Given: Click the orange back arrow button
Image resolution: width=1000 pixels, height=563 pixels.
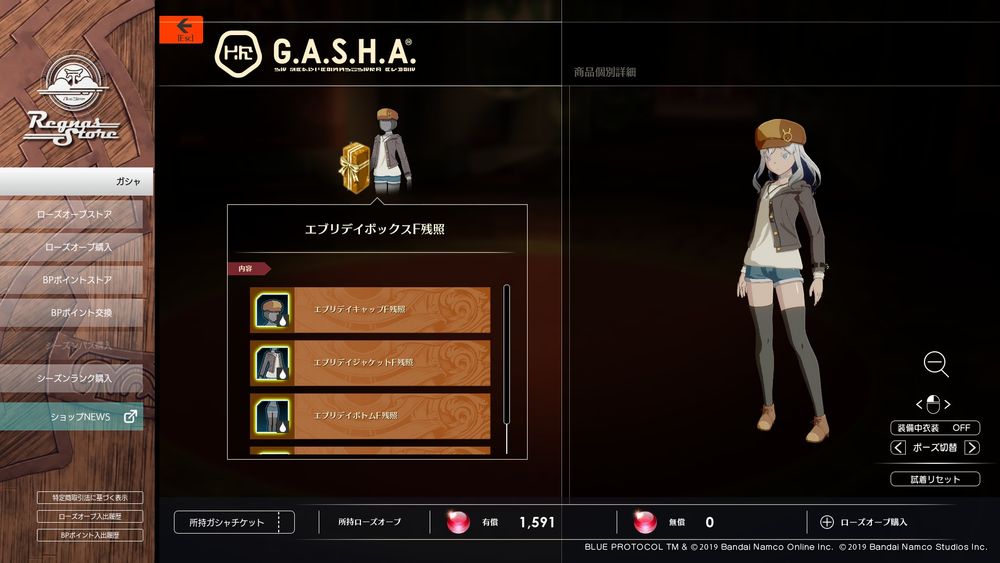Looking at the screenshot, I should click(x=181, y=29).
